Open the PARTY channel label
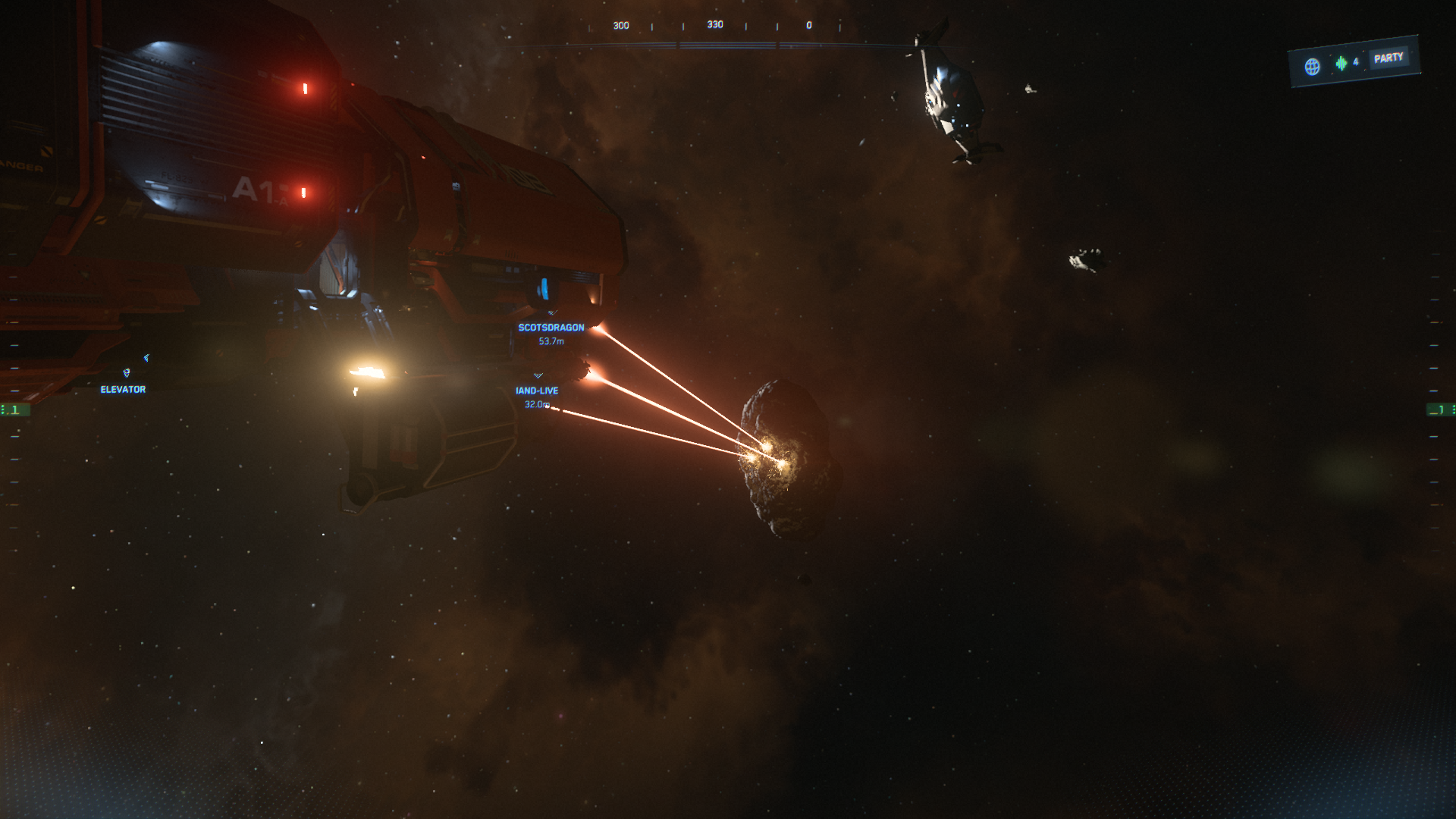Viewport: 1456px width, 819px height. 1389,58
